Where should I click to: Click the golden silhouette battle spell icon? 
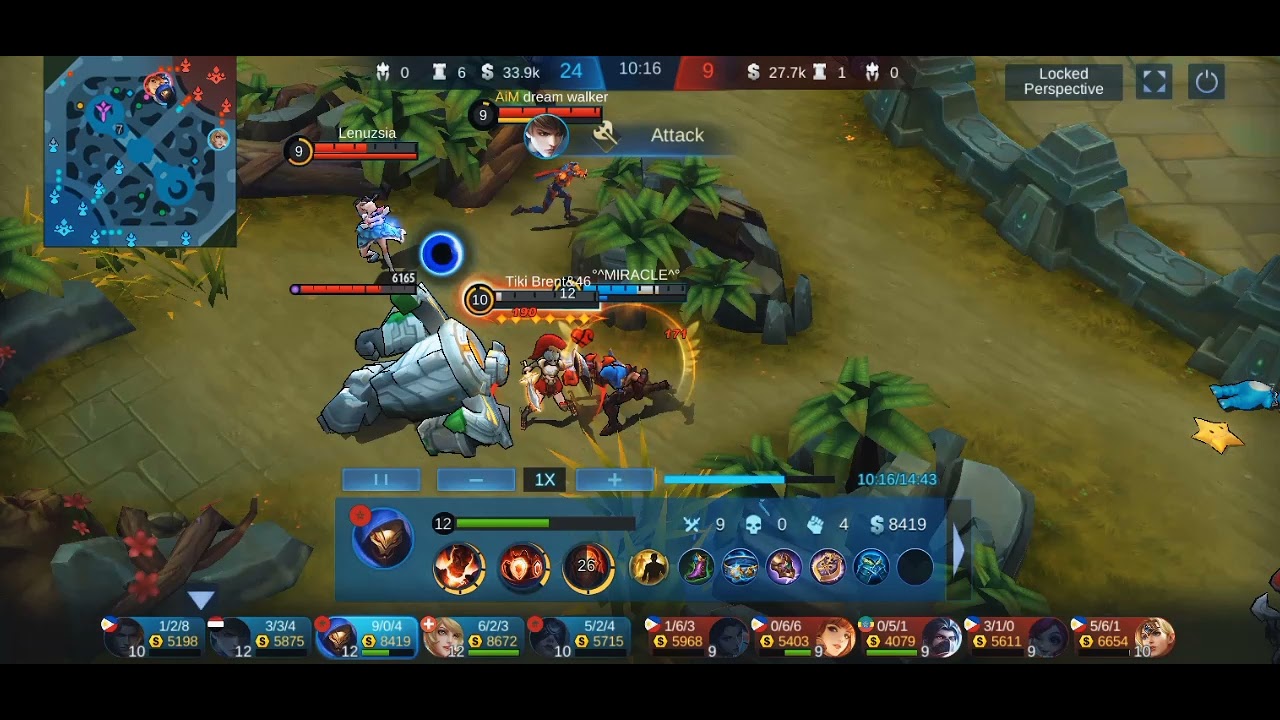coord(649,568)
